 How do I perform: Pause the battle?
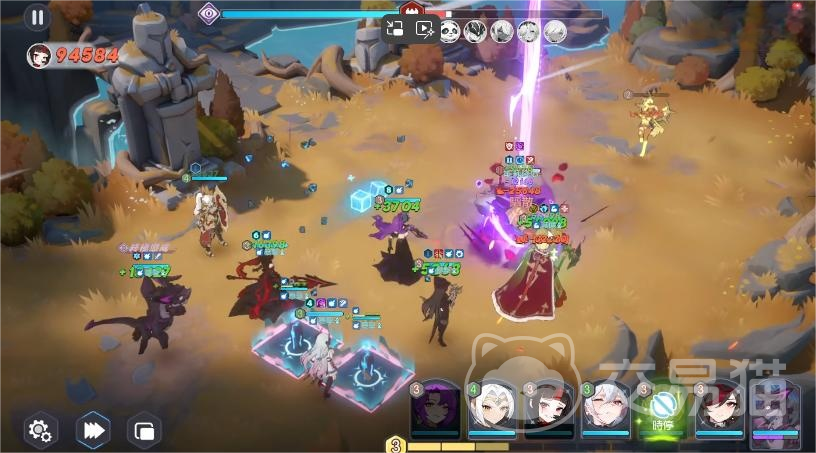(x=37, y=17)
